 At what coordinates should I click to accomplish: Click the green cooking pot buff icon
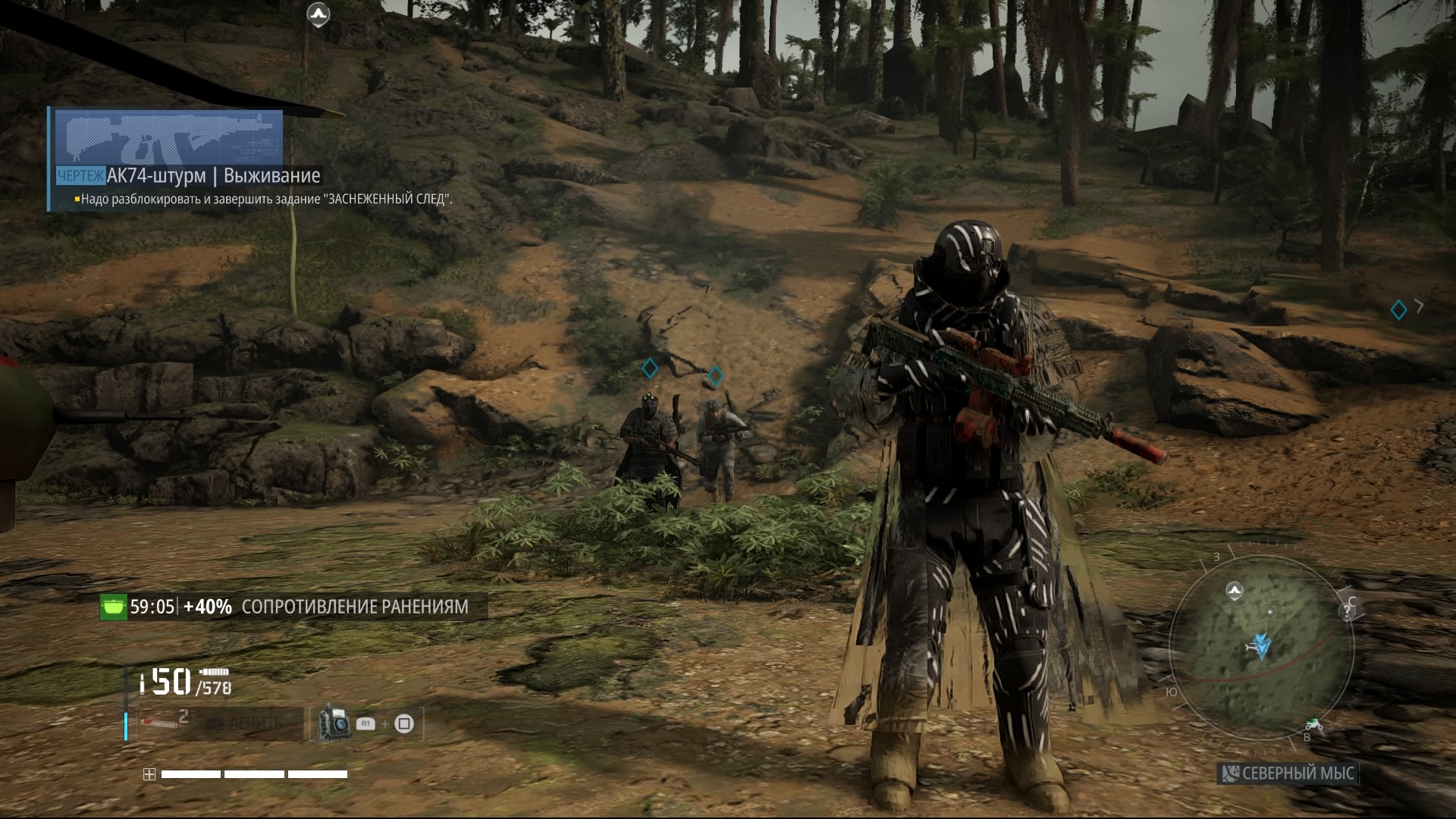coord(113,607)
